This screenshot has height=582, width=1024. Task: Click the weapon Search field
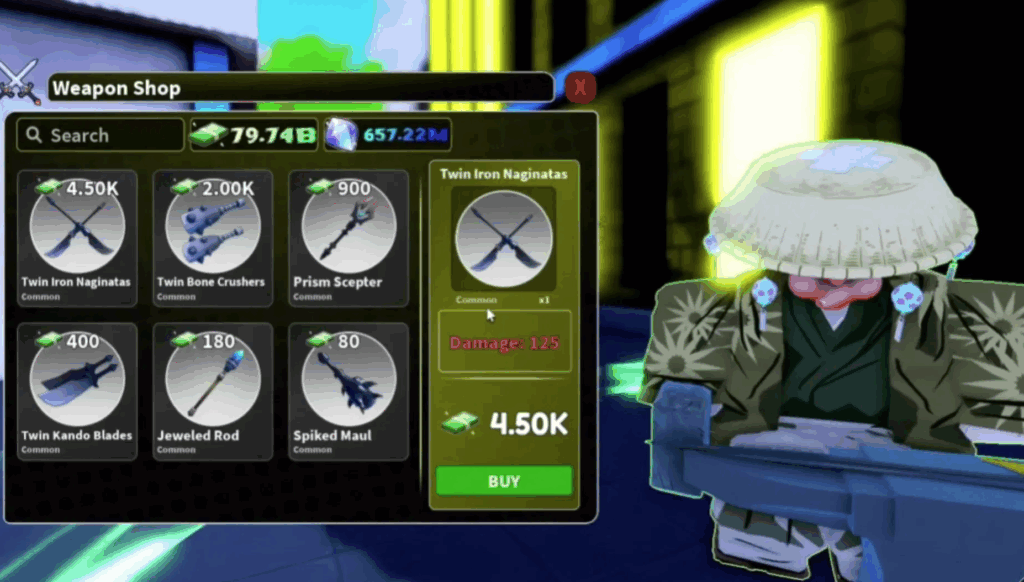pyautogui.click(x=101, y=135)
